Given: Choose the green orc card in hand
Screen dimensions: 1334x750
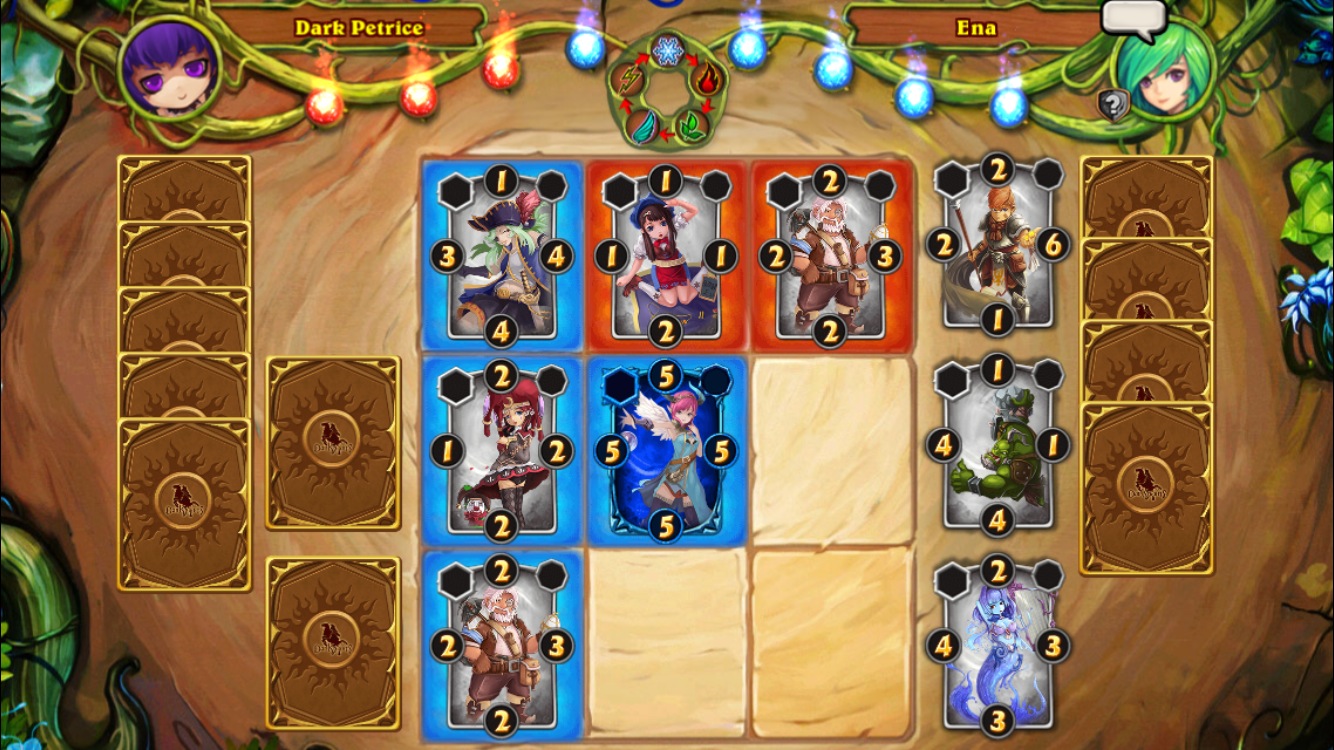Looking at the screenshot, I should coord(997,445).
